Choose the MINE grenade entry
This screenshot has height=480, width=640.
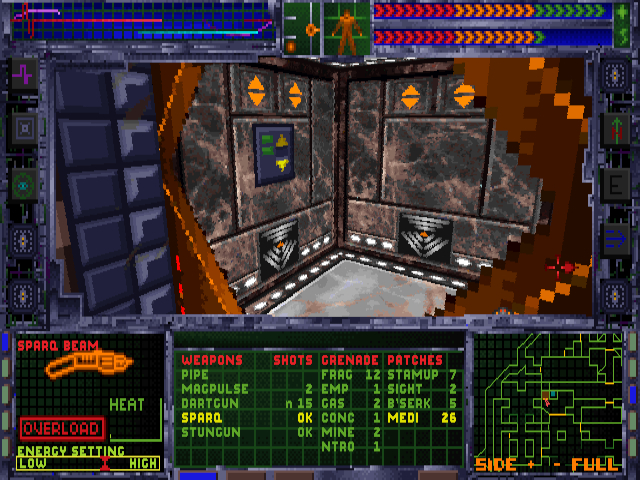click(x=337, y=432)
